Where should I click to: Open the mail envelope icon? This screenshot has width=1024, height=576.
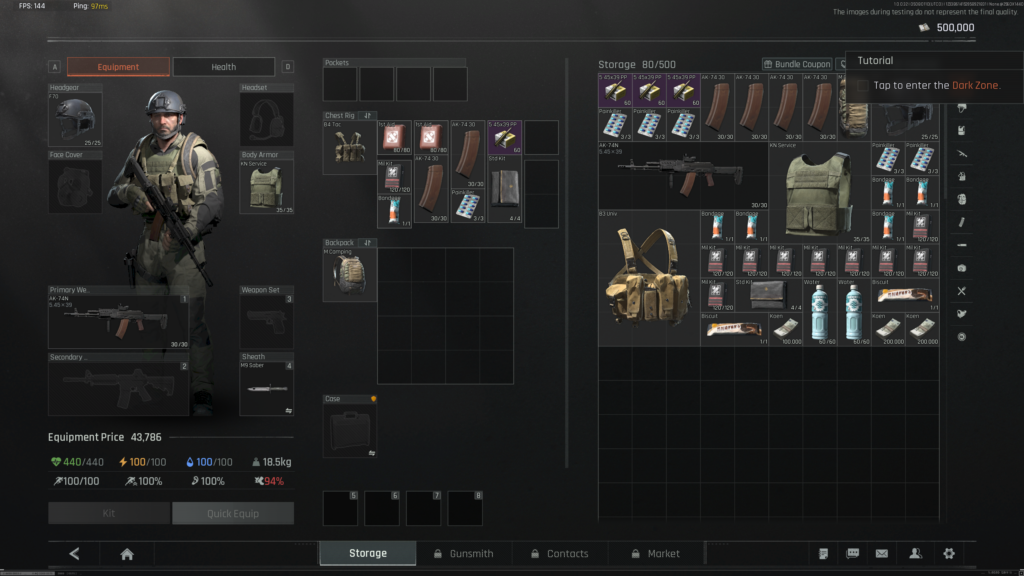tap(882, 553)
